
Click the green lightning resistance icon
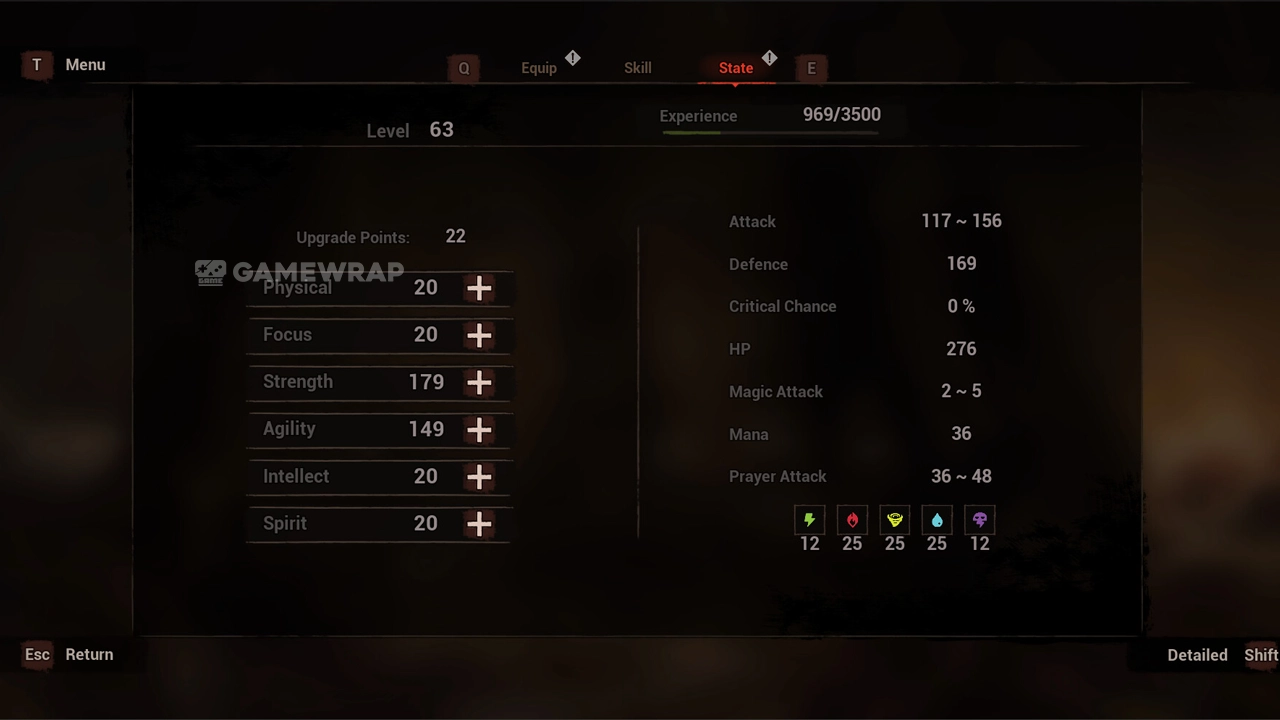[809, 520]
